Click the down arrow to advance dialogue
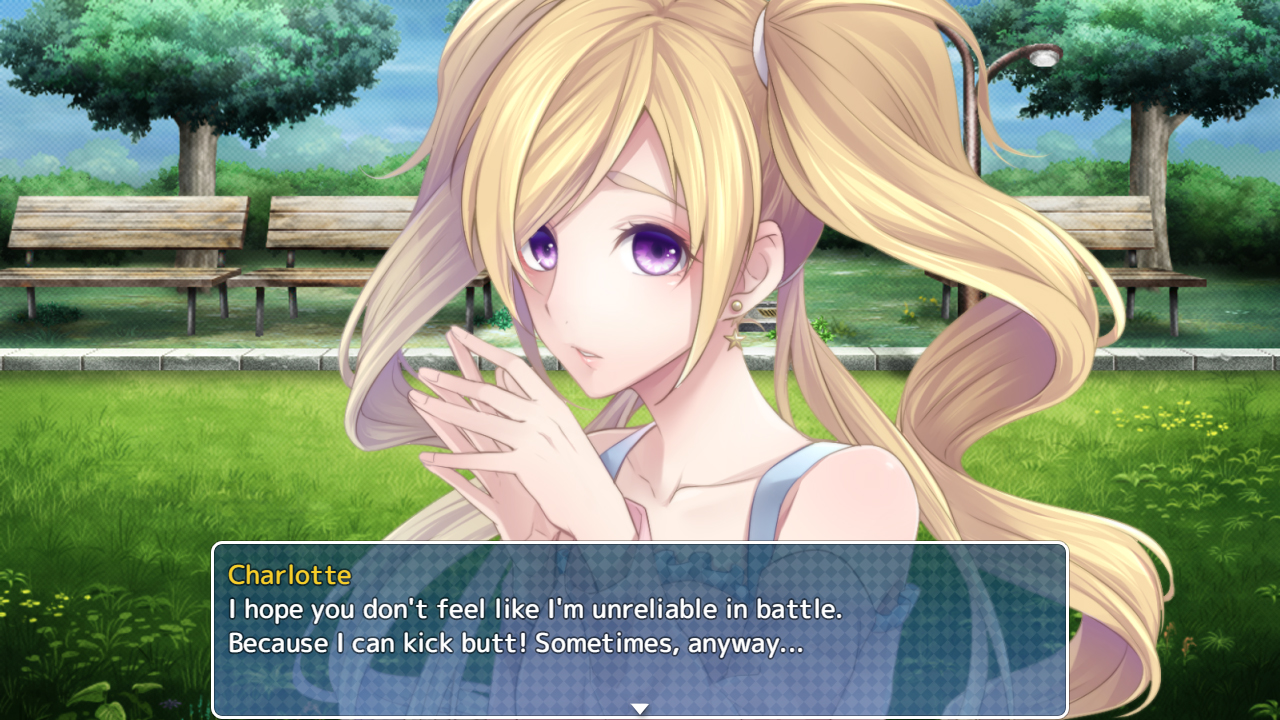This screenshot has width=1280, height=720. coord(639,707)
